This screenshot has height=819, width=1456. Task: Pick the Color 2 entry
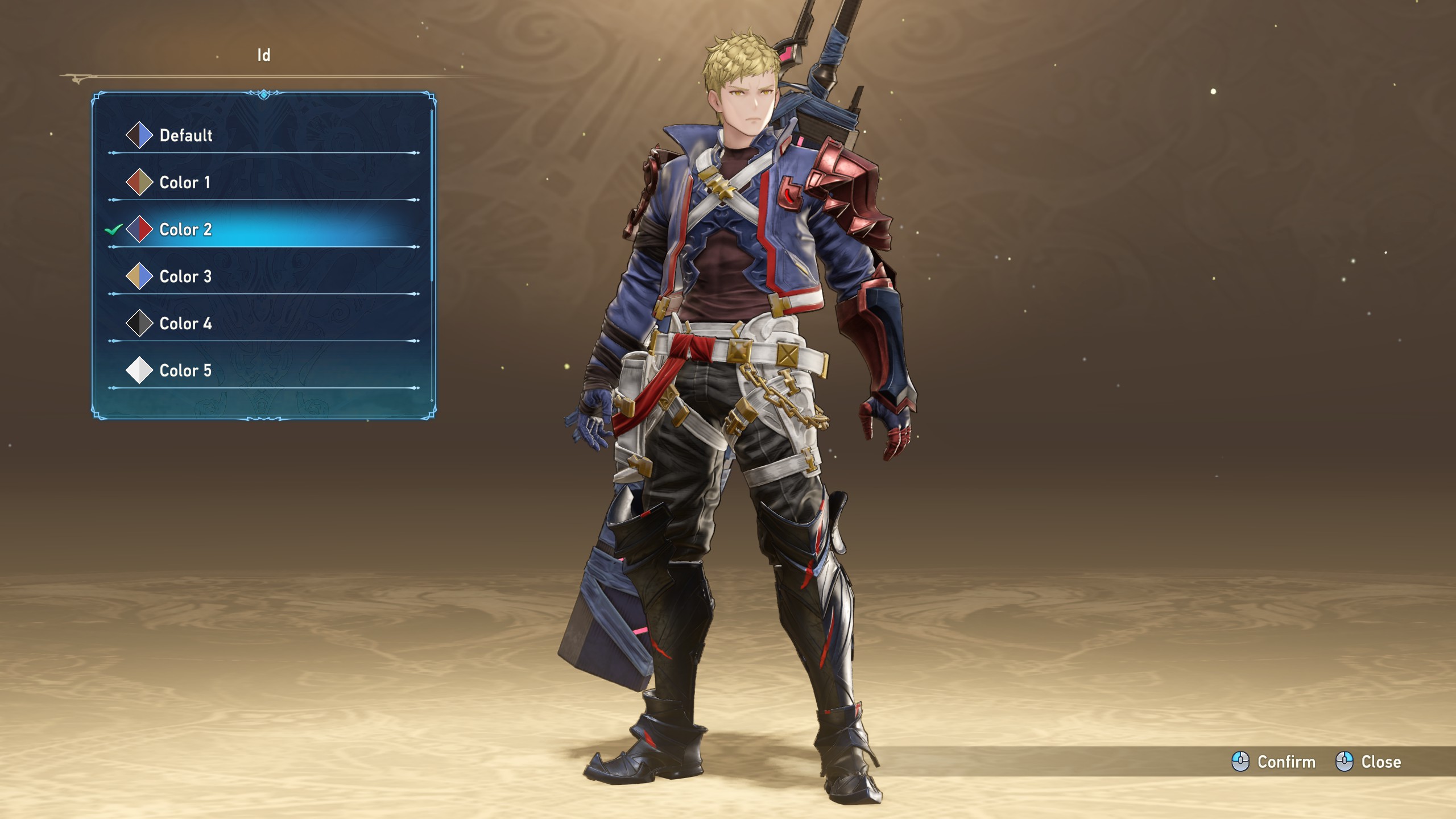tap(185, 230)
